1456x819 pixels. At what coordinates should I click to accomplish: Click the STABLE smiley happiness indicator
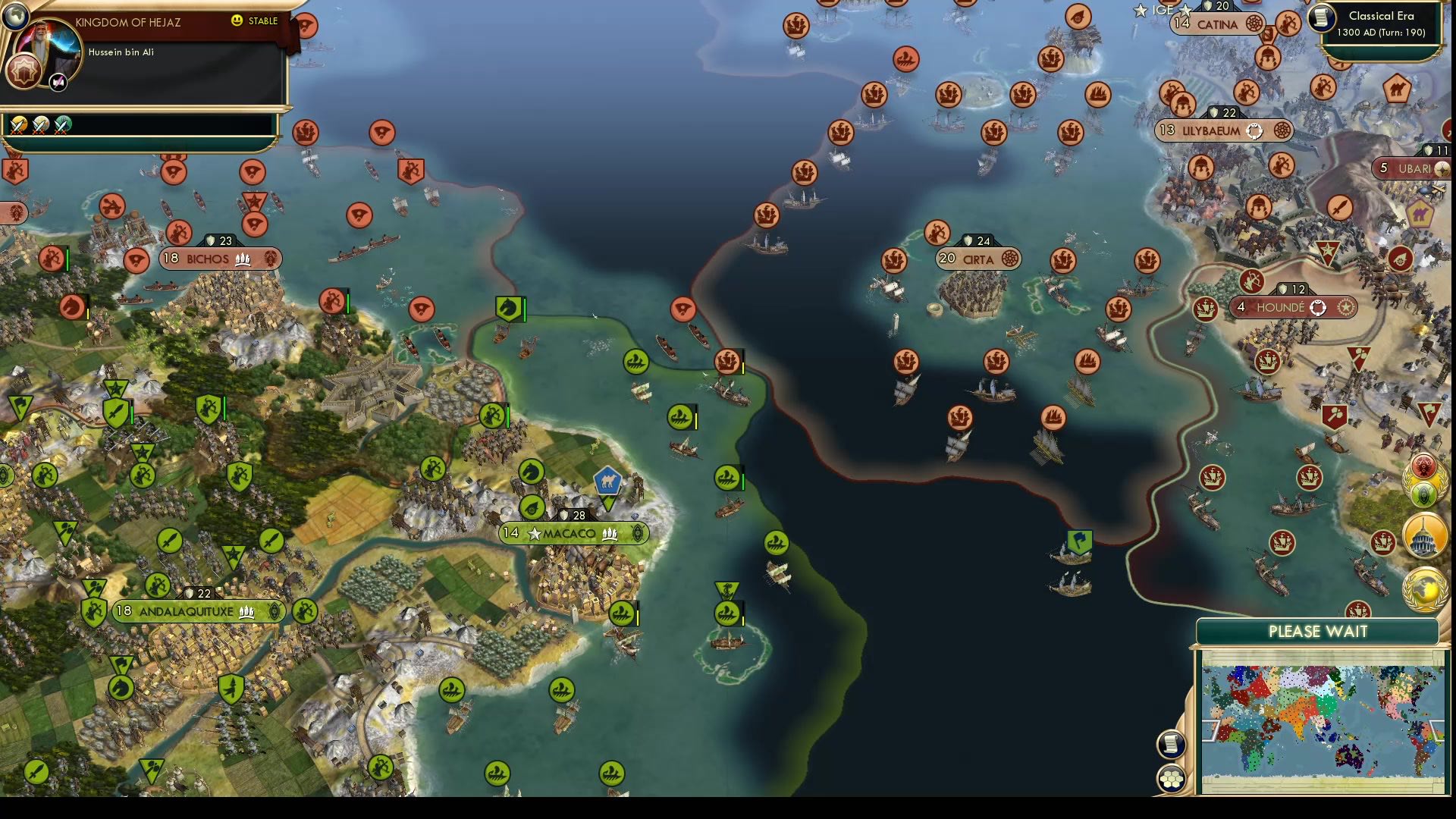(x=236, y=20)
